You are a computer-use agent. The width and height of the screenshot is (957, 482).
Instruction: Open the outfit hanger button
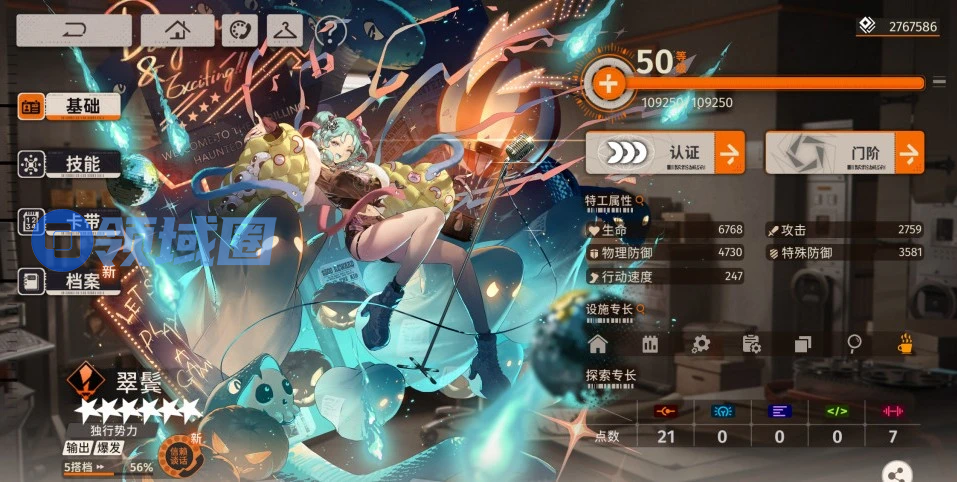(285, 31)
